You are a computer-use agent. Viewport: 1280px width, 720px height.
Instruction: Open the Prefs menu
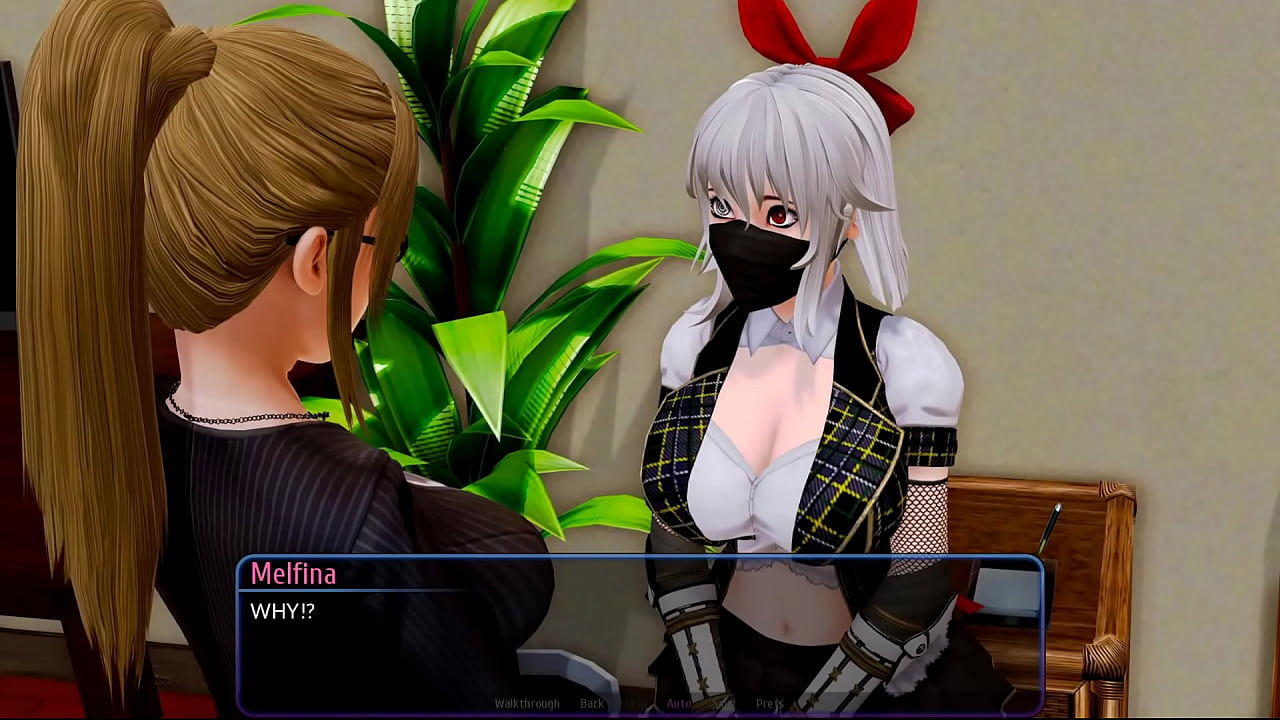coord(769,703)
